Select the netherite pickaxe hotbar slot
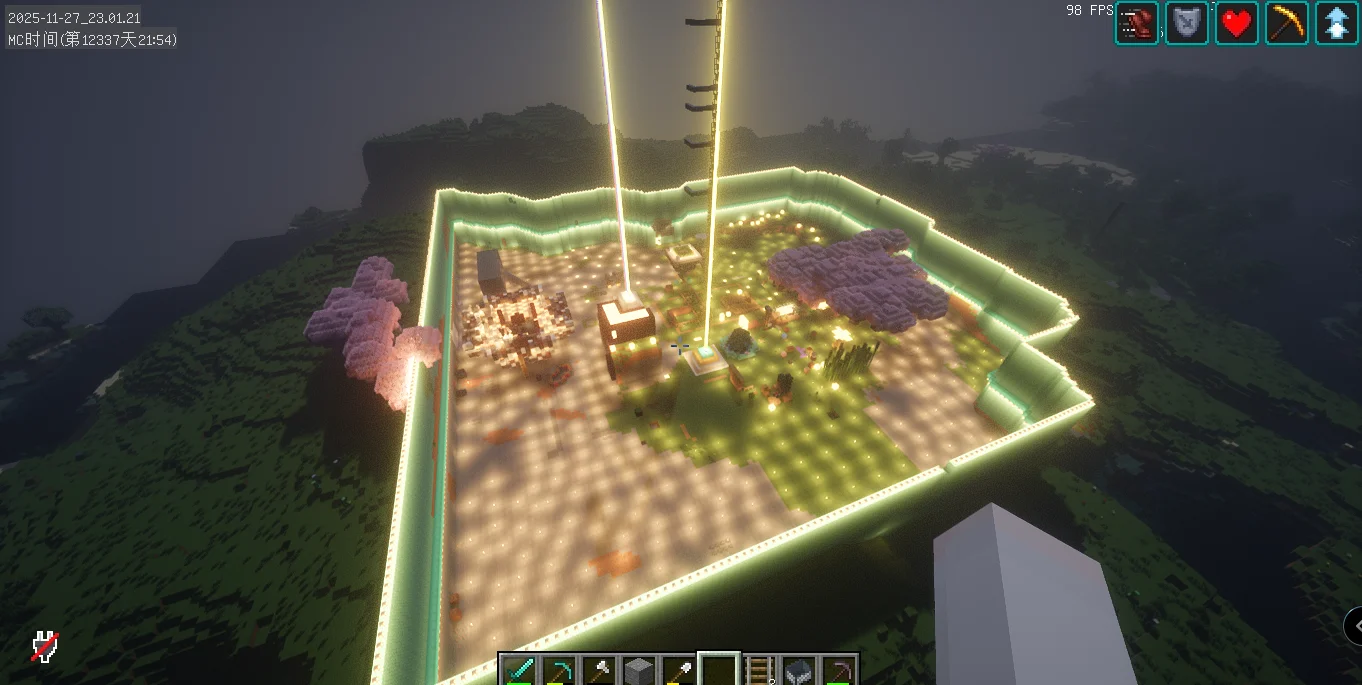Image resolution: width=1362 pixels, height=685 pixels. (839, 670)
